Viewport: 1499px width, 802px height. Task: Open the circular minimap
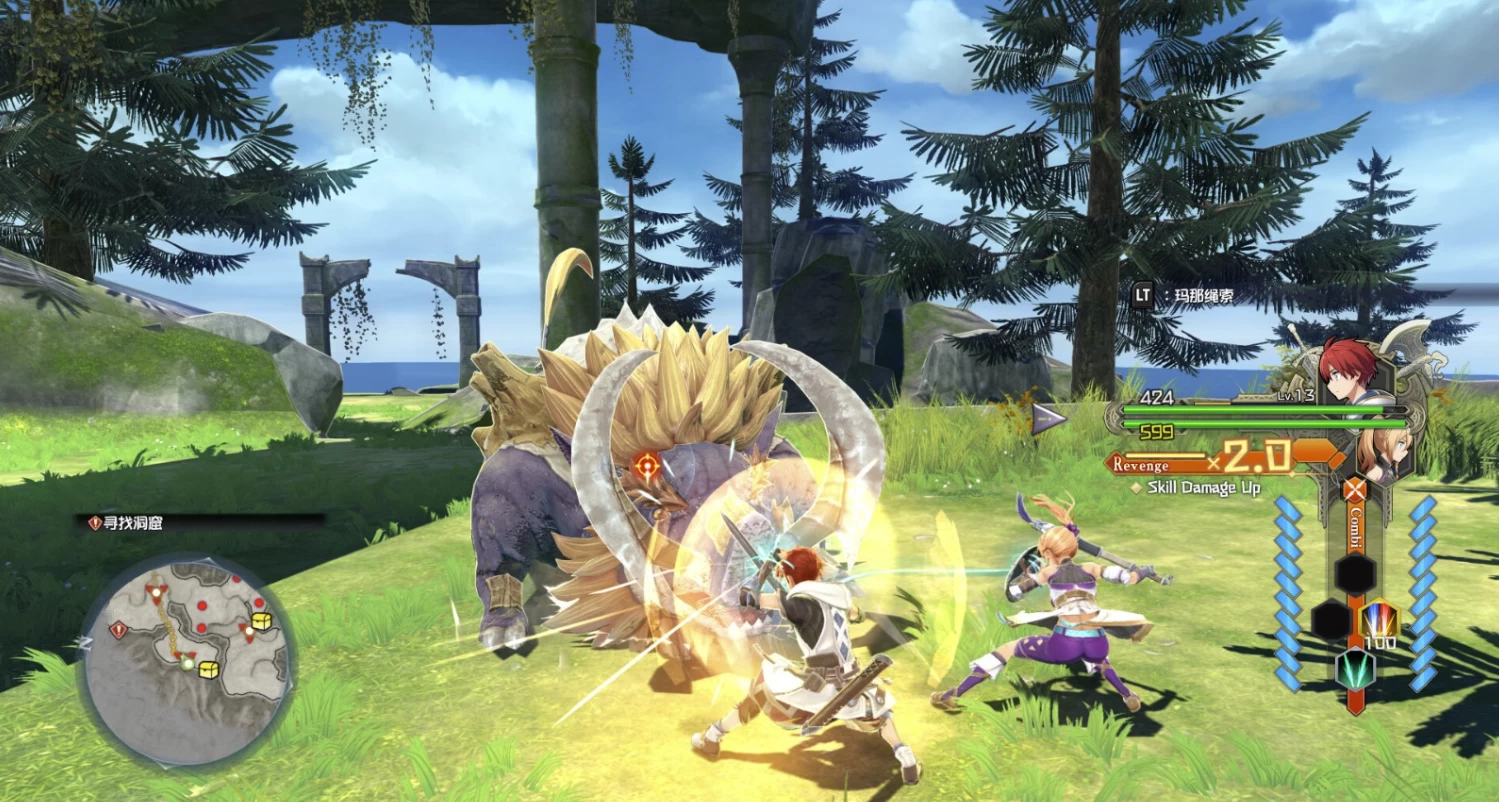pyautogui.click(x=186, y=661)
